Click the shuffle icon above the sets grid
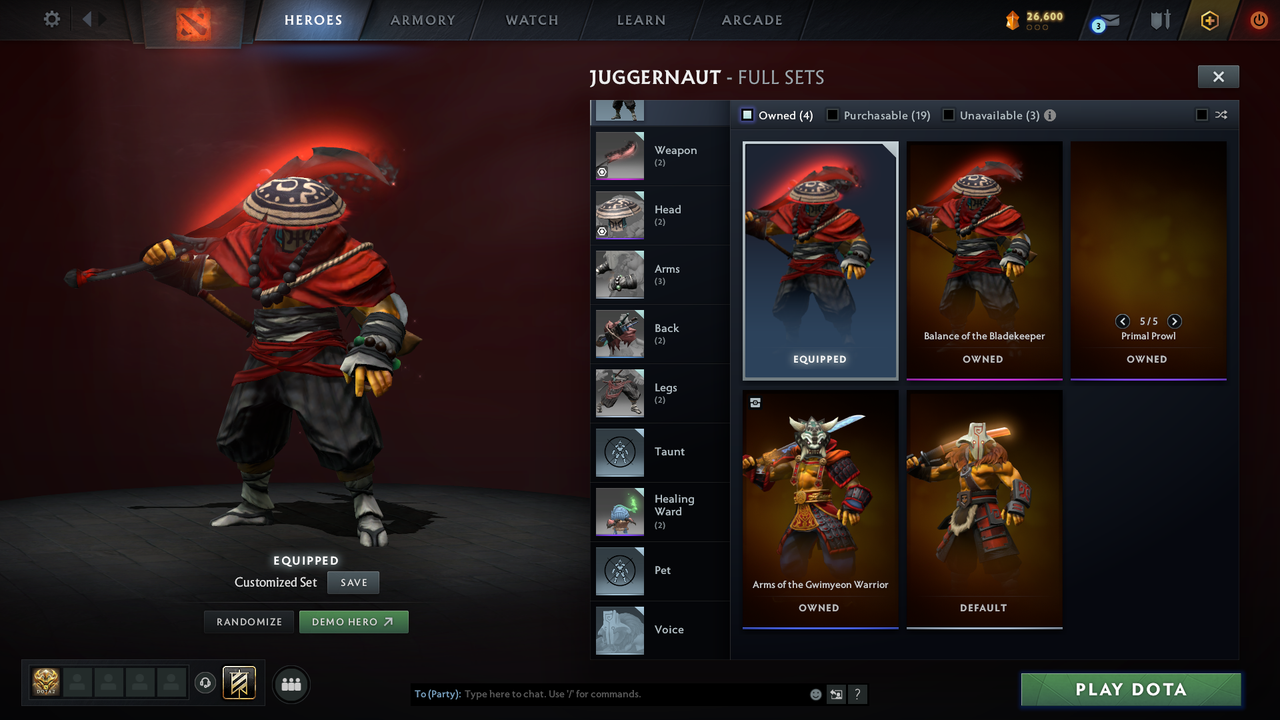 coord(1221,115)
